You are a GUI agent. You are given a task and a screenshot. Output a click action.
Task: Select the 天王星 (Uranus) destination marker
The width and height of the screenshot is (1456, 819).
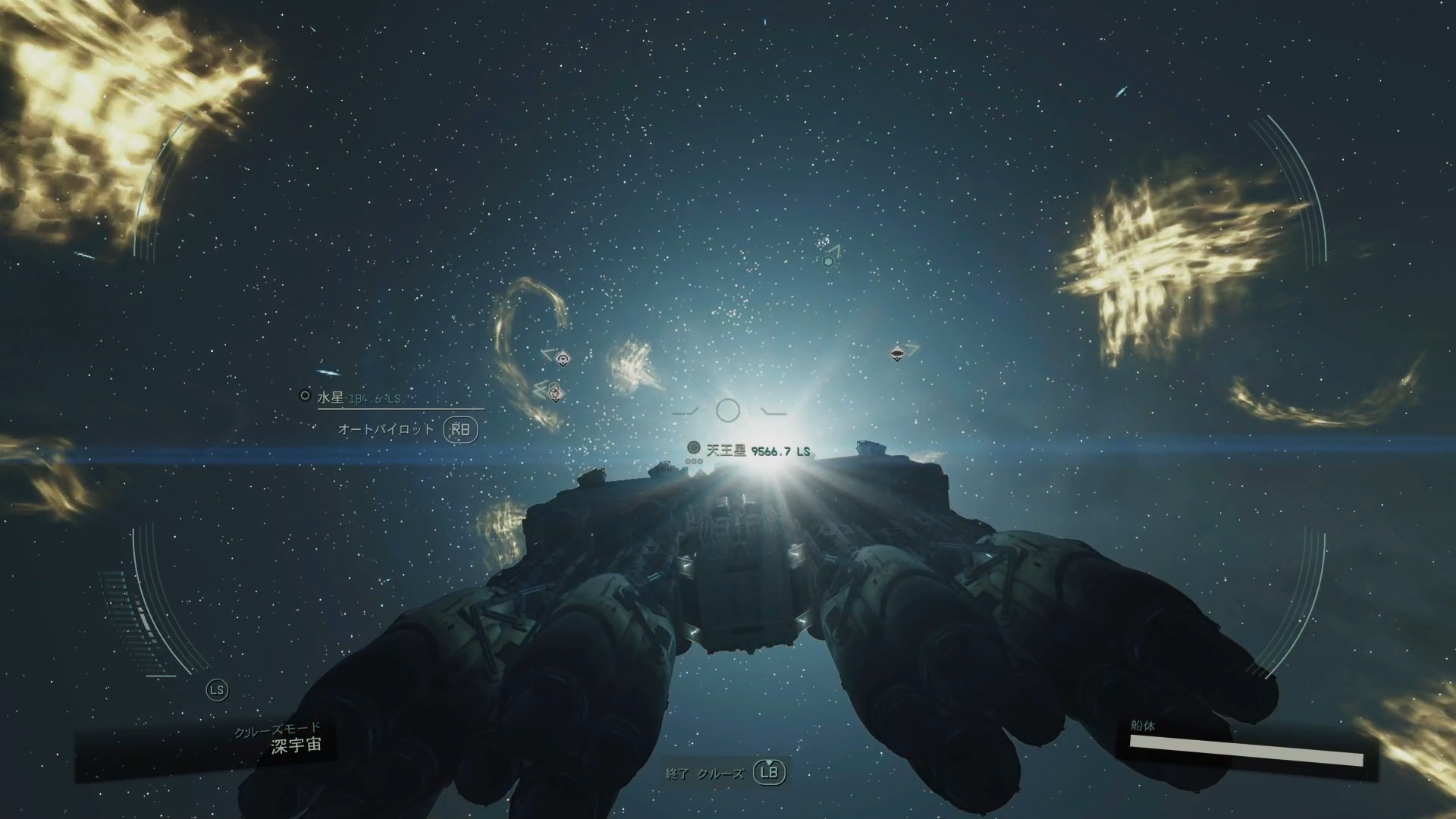(x=693, y=447)
